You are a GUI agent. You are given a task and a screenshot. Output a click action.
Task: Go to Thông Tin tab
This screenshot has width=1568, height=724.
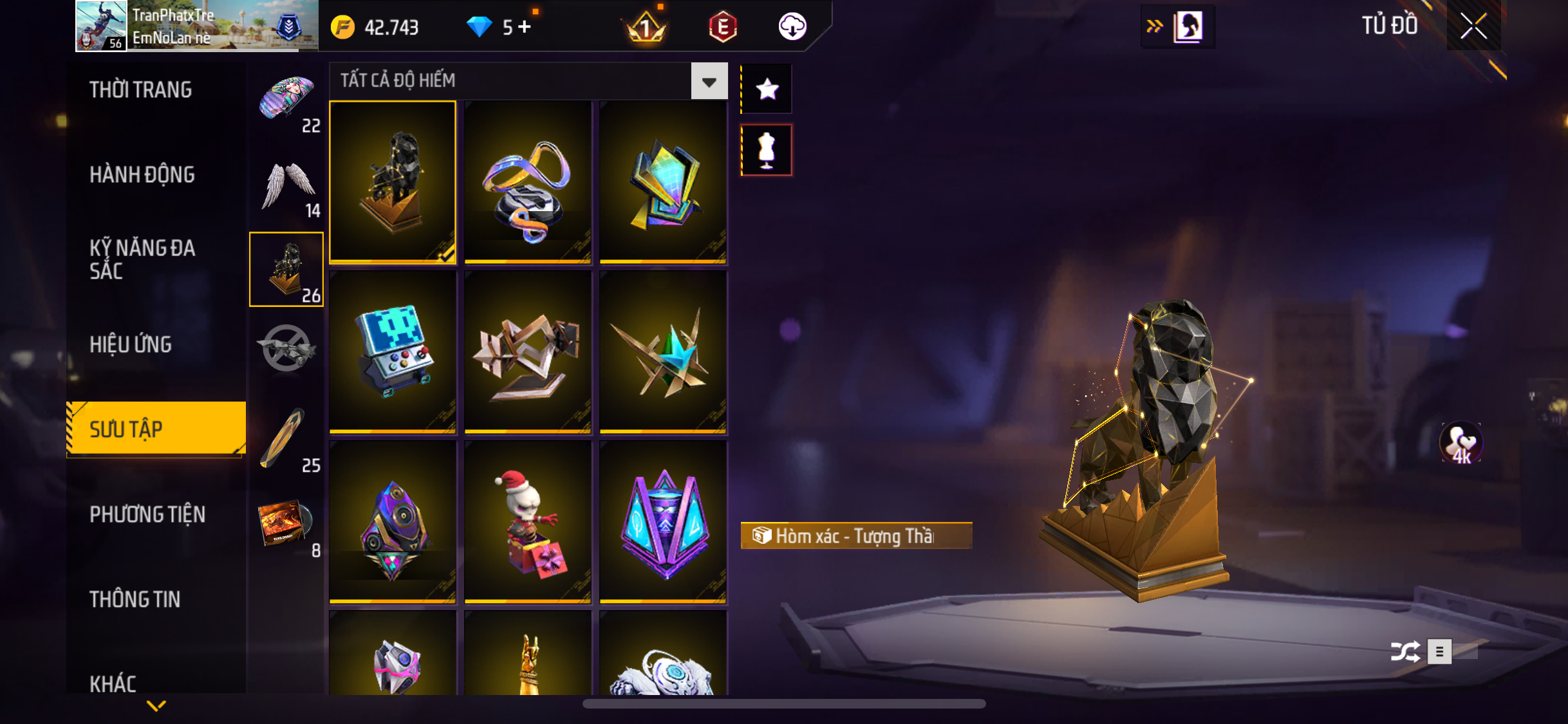pyautogui.click(x=135, y=600)
